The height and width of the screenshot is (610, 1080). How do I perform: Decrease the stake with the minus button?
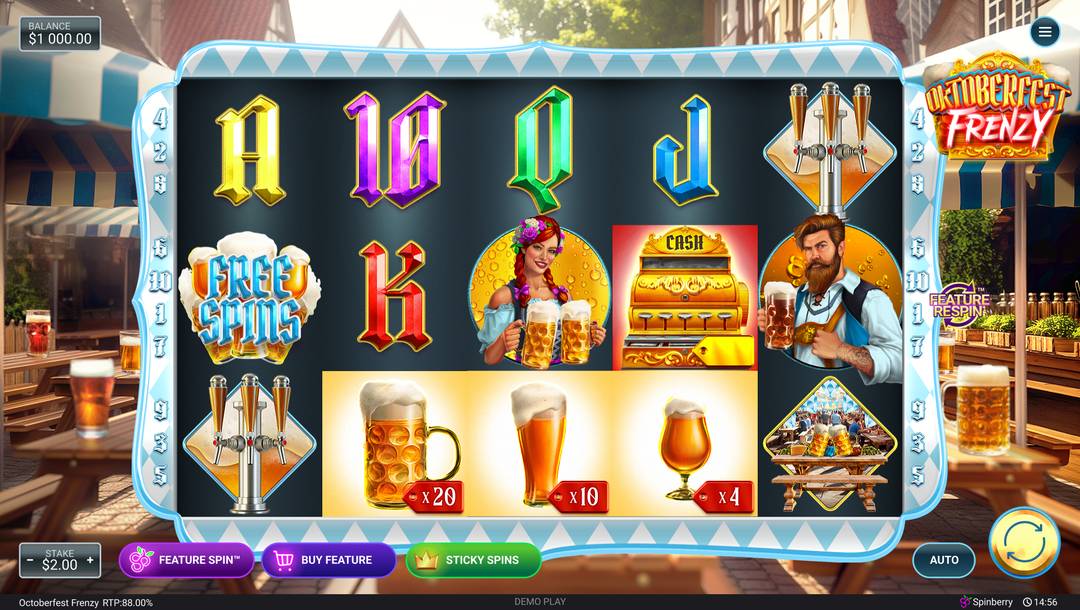(30, 561)
